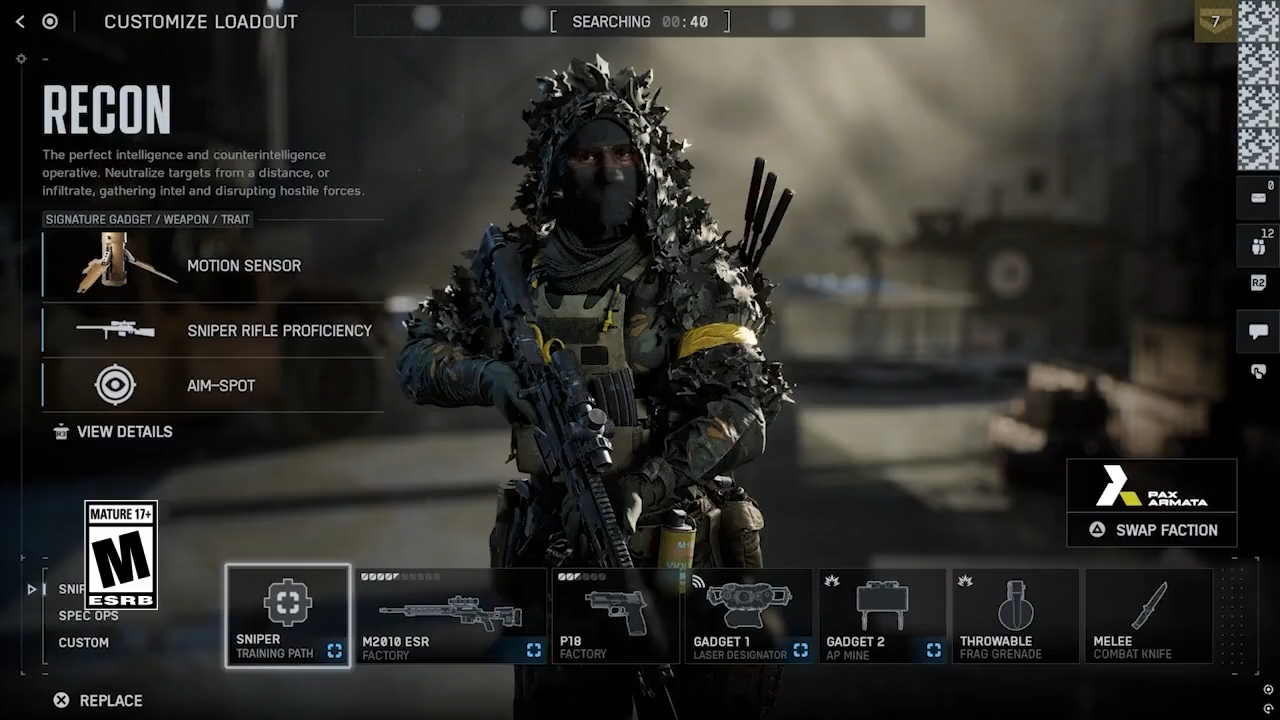
Task: Go back with the arrow button
Action: point(20,22)
